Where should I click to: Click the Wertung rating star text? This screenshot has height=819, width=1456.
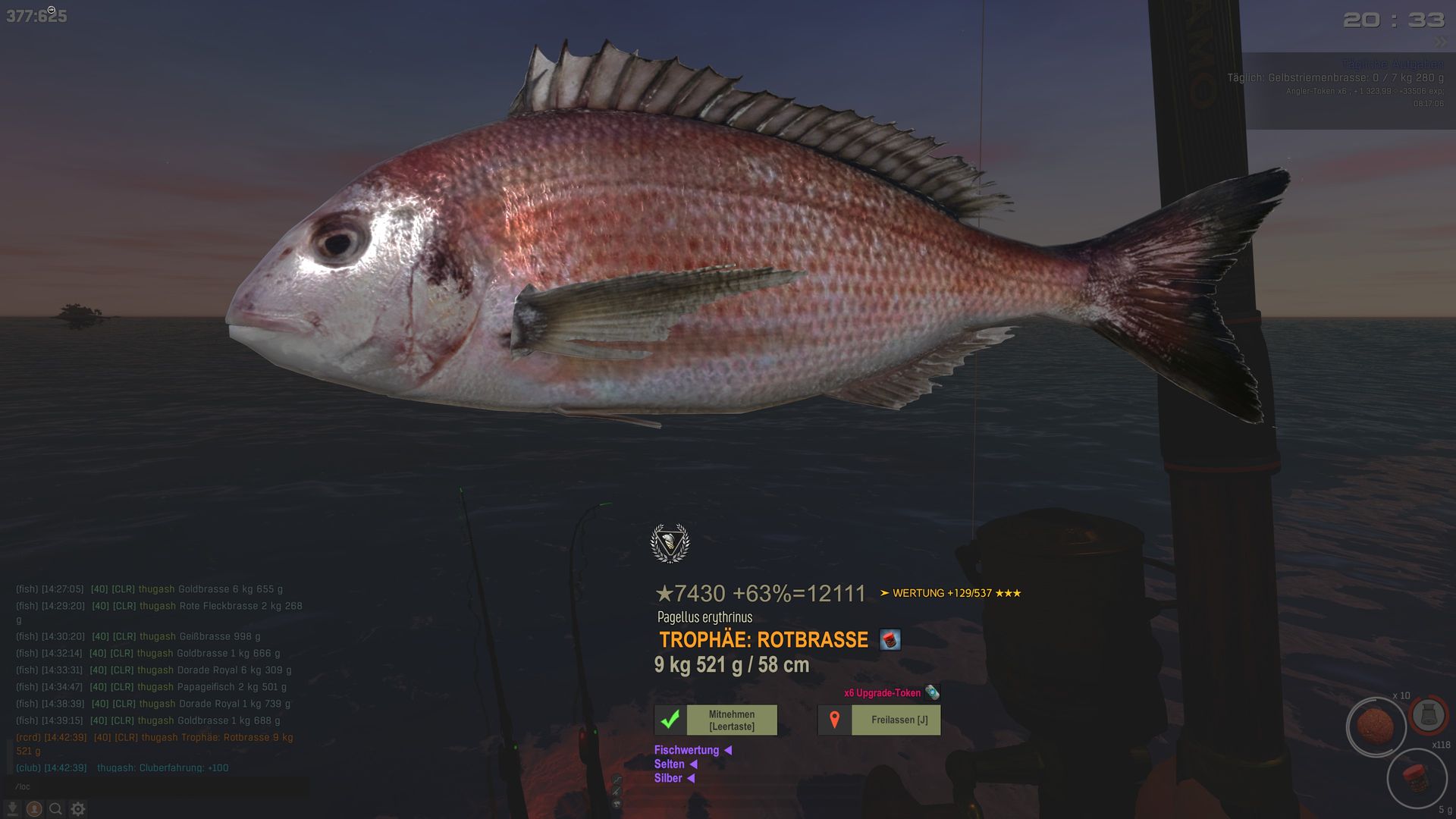coord(950,593)
